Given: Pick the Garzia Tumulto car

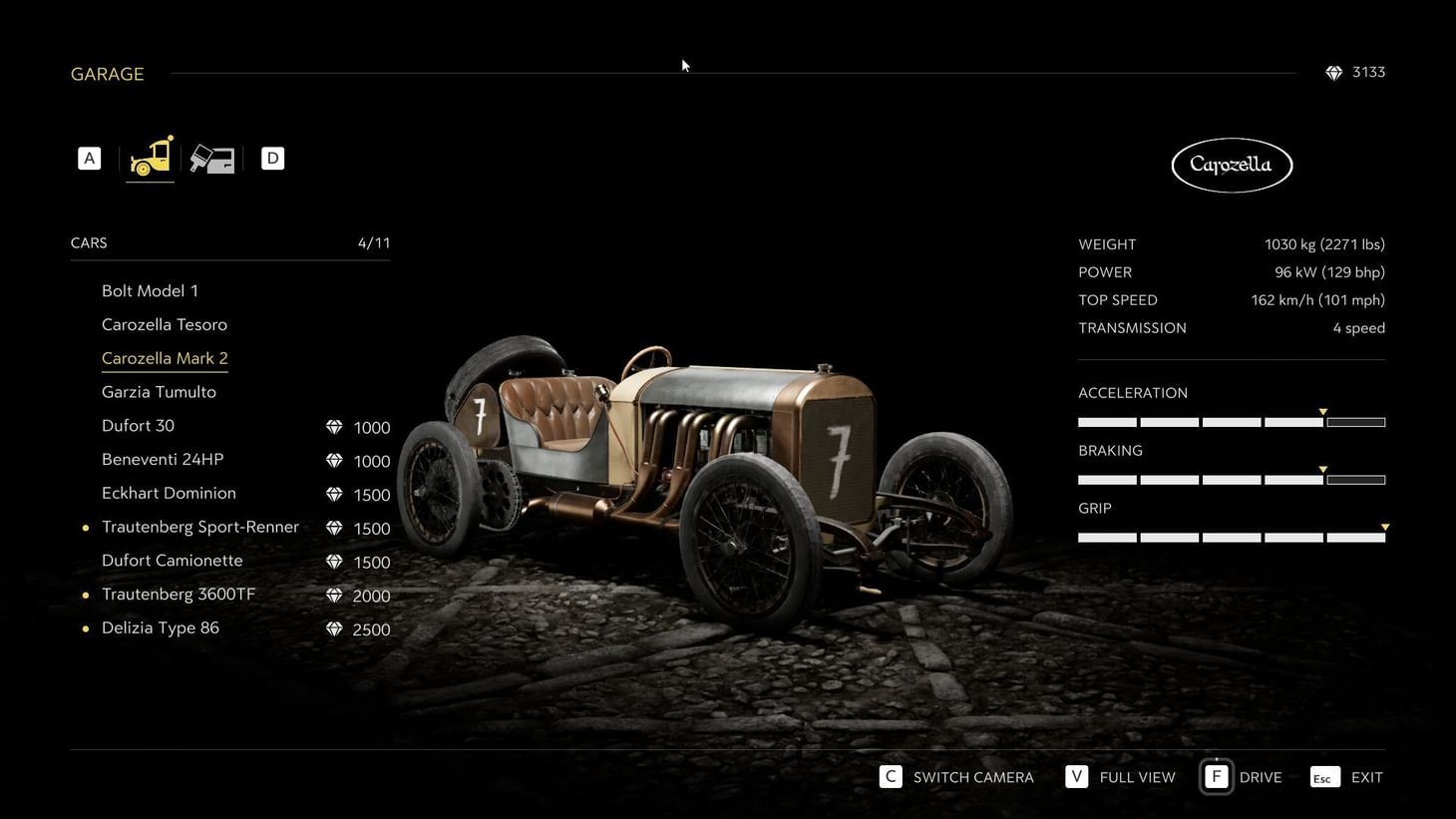Looking at the screenshot, I should click(159, 392).
